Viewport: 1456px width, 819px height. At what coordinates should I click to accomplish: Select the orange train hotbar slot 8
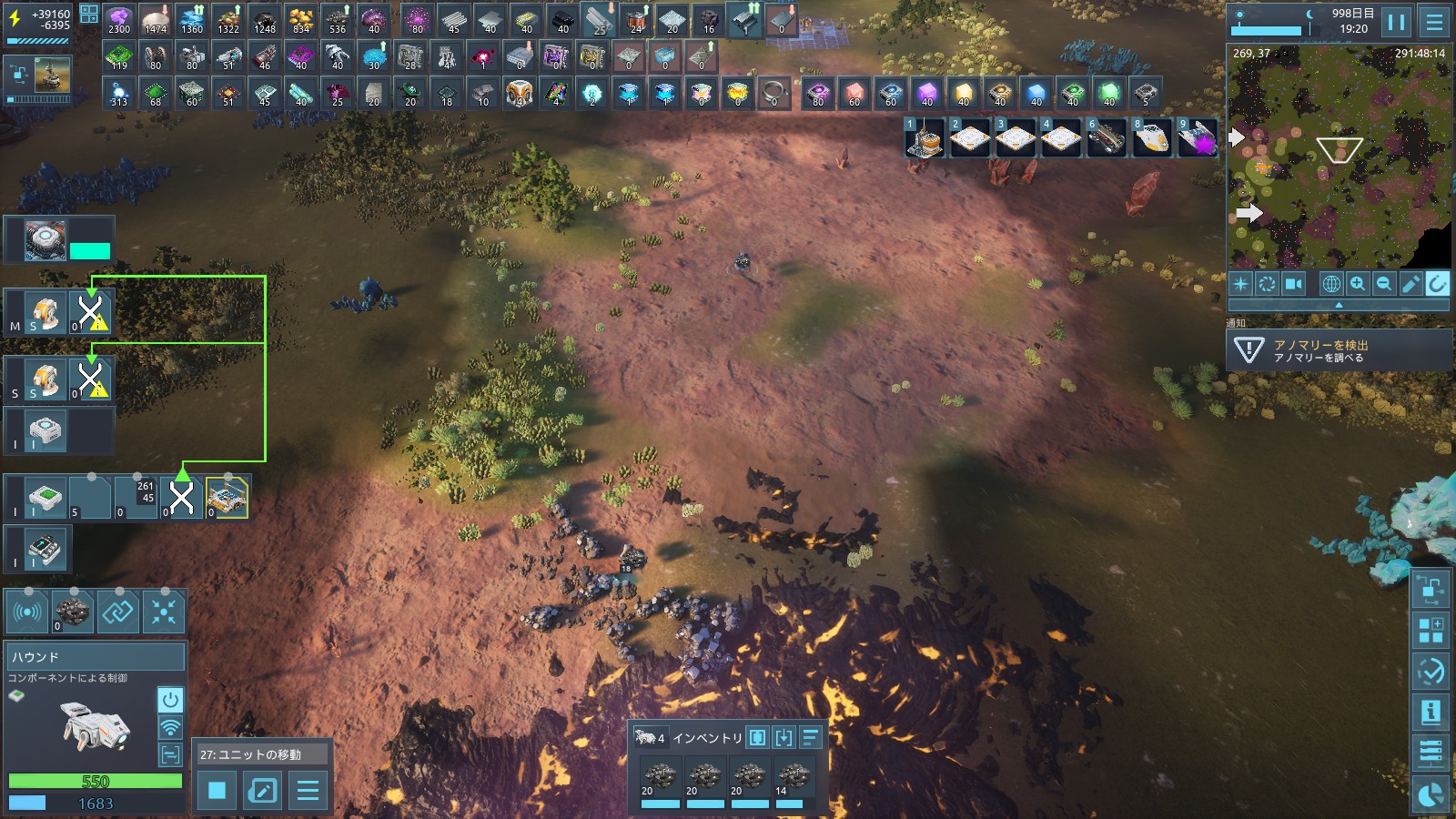(1151, 138)
